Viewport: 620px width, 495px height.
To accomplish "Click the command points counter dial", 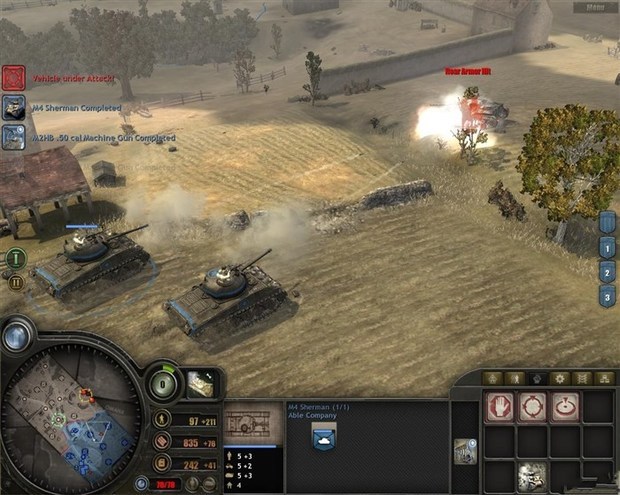I will pos(164,385).
